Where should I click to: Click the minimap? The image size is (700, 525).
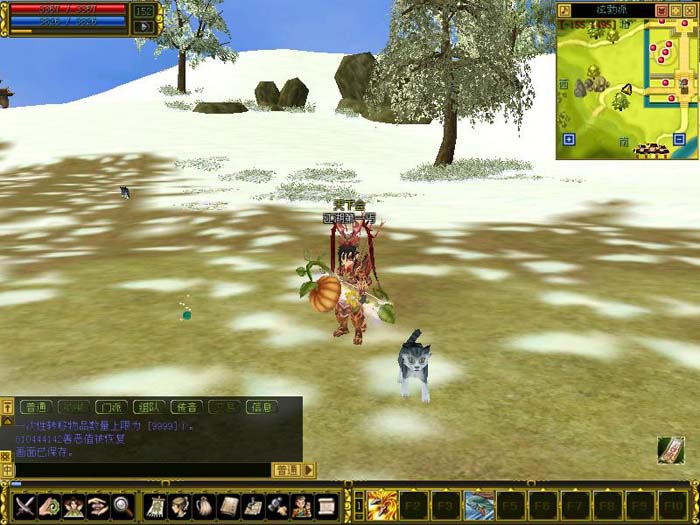click(626, 85)
